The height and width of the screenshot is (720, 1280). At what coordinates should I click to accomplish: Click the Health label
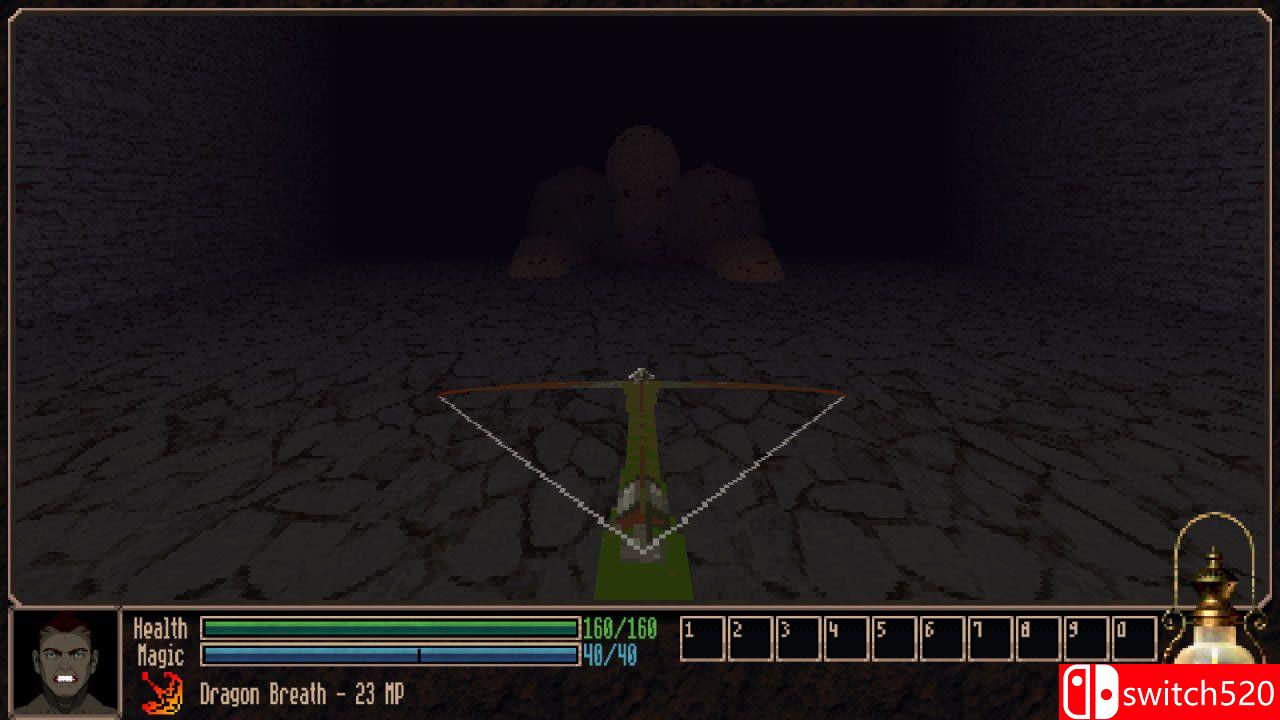pyautogui.click(x=160, y=629)
